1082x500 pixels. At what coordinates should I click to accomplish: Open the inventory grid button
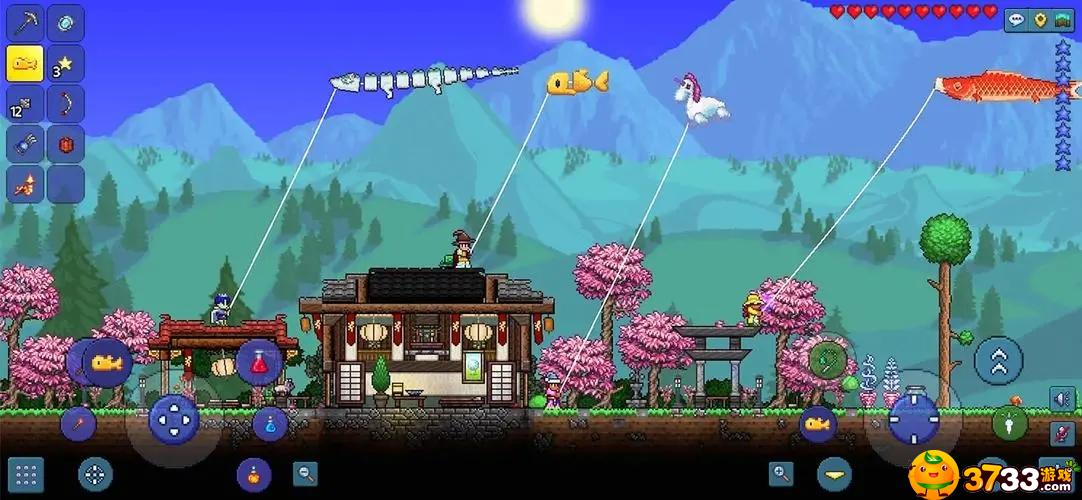pos(25,474)
